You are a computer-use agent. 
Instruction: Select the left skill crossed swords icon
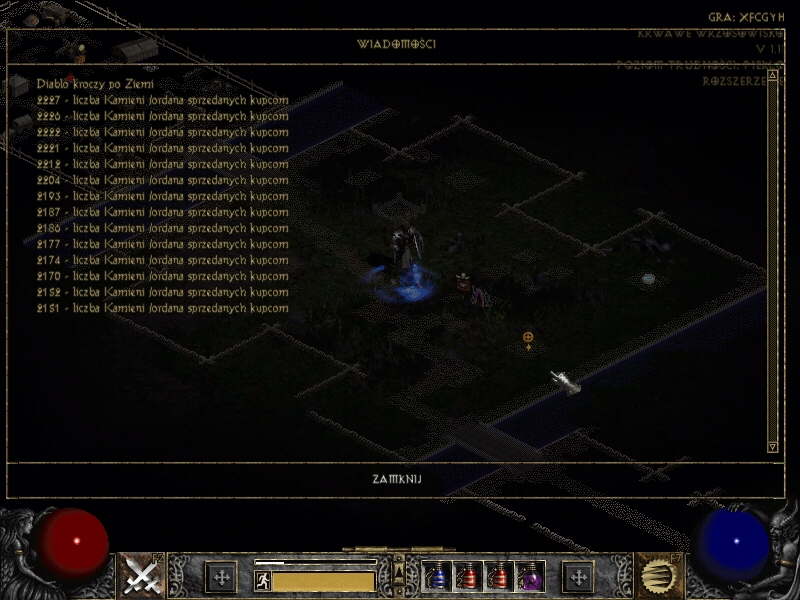click(140, 575)
